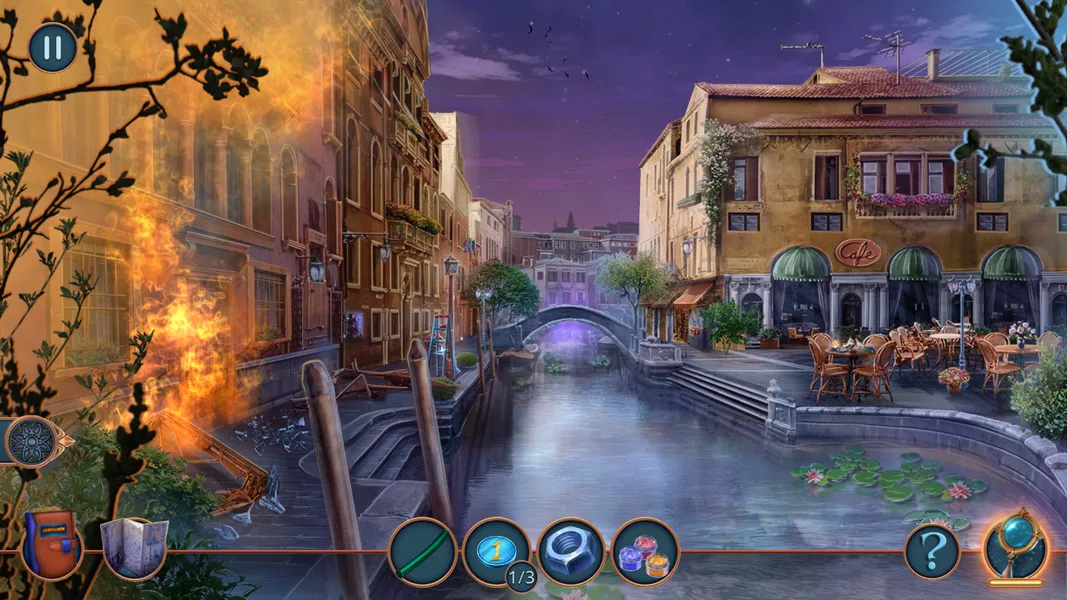This screenshot has height=600, width=1067.
Task: Pause the game with the pause button
Action: 52,48
